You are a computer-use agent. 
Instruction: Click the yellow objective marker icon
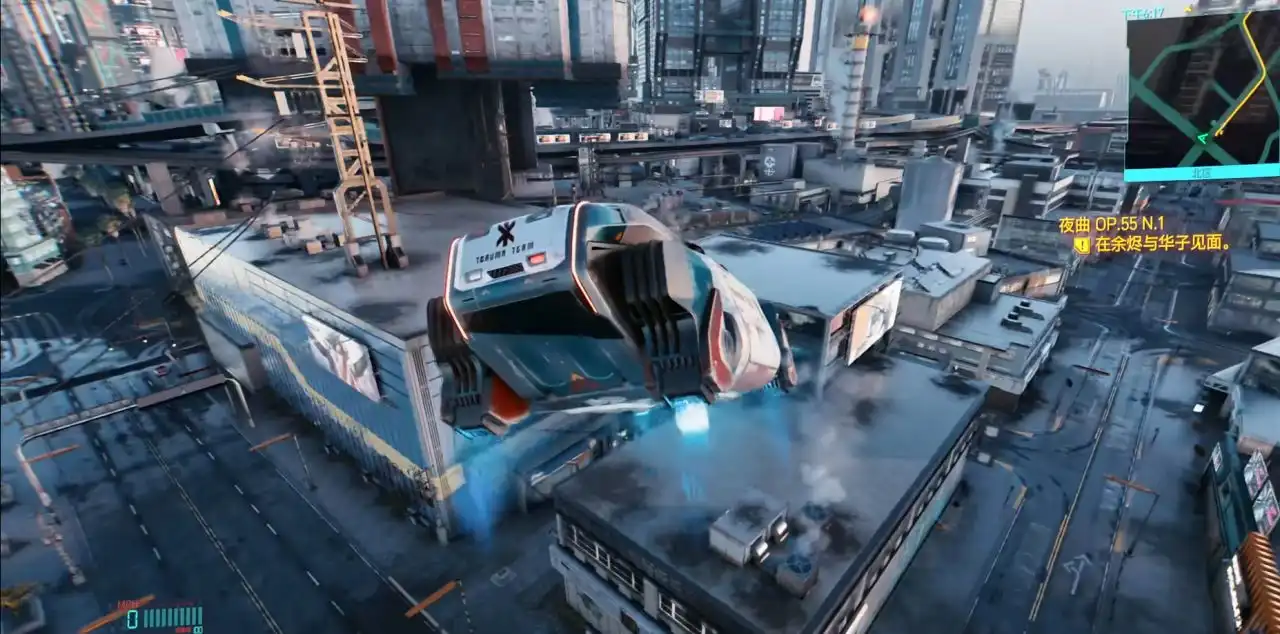pyautogui.click(x=1081, y=243)
